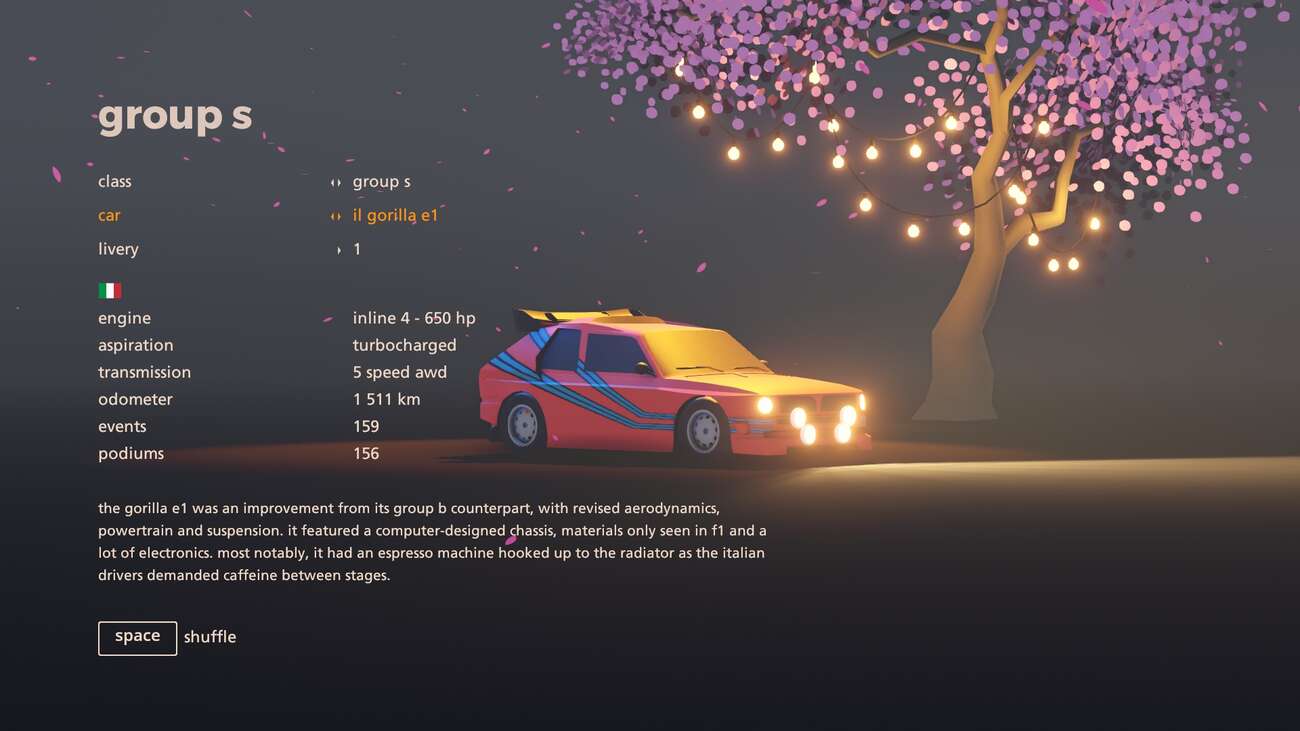Change class using group s selector

pyautogui.click(x=380, y=182)
